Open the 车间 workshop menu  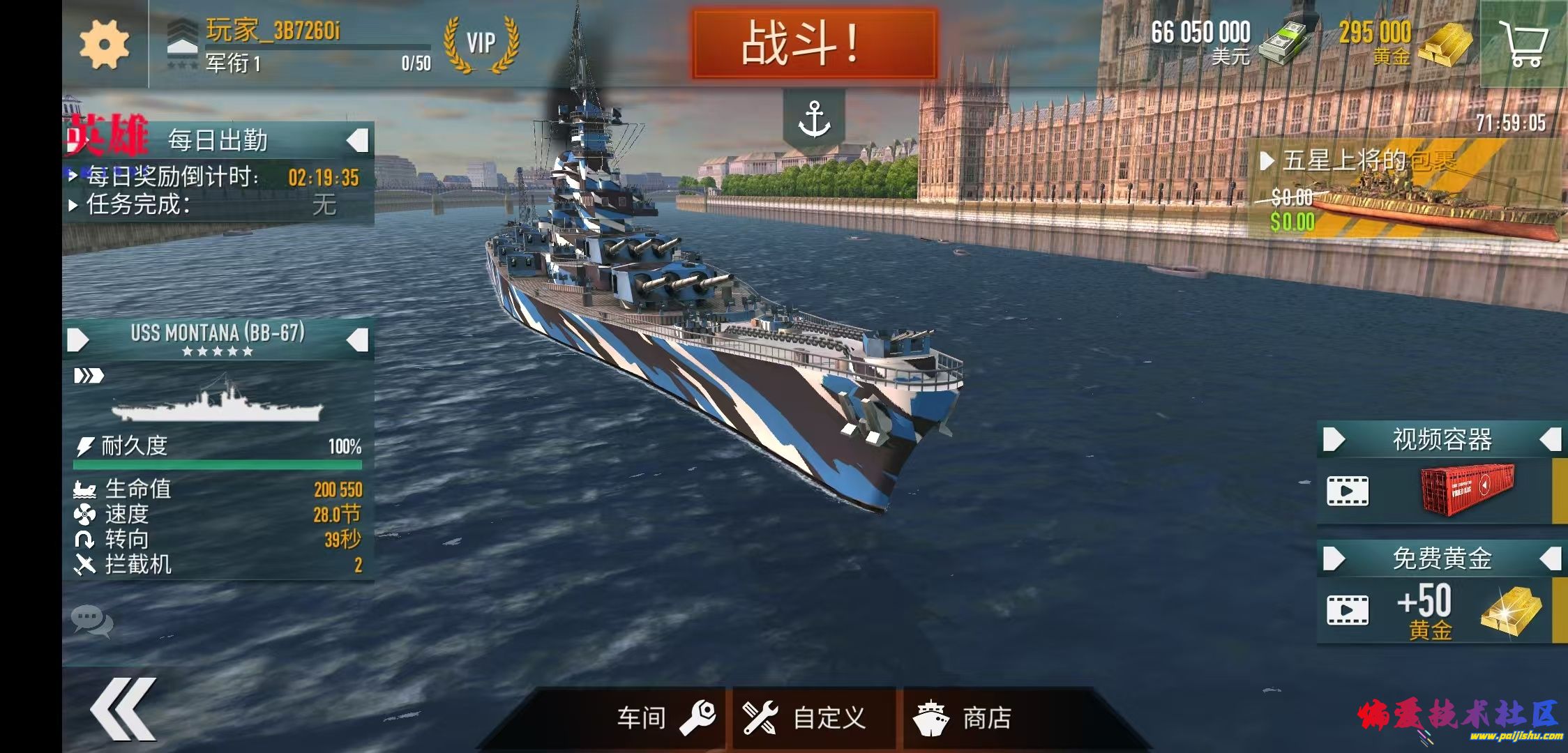tap(665, 718)
